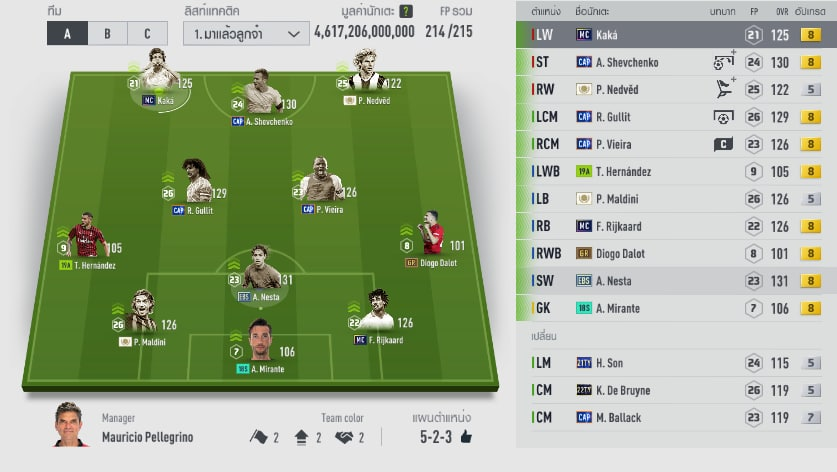Open manager Mauricio Pellegrino's portrait
The width and height of the screenshot is (837, 472).
[x=71, y=426]
